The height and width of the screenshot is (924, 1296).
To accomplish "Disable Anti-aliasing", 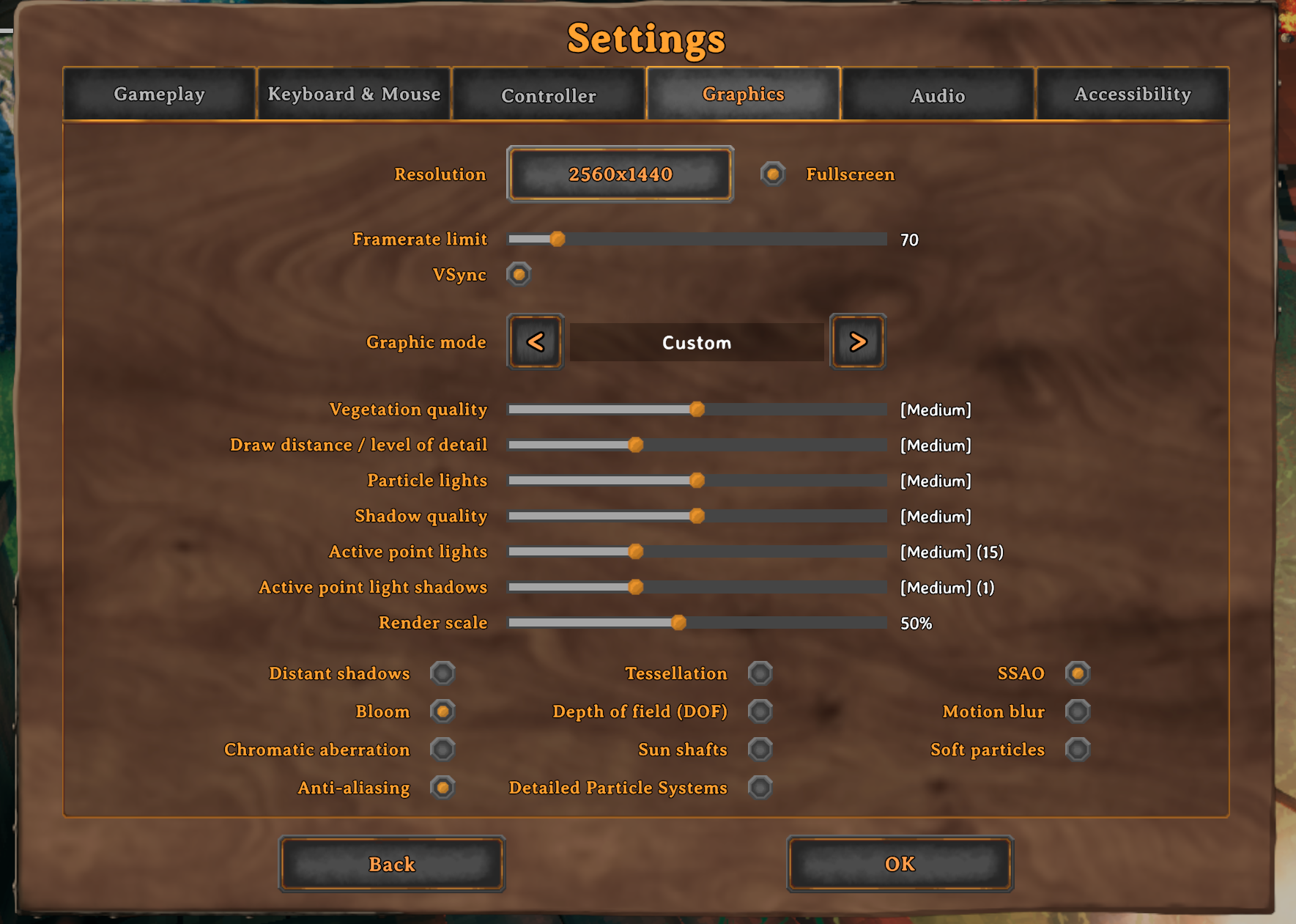I will click(443, 787).
